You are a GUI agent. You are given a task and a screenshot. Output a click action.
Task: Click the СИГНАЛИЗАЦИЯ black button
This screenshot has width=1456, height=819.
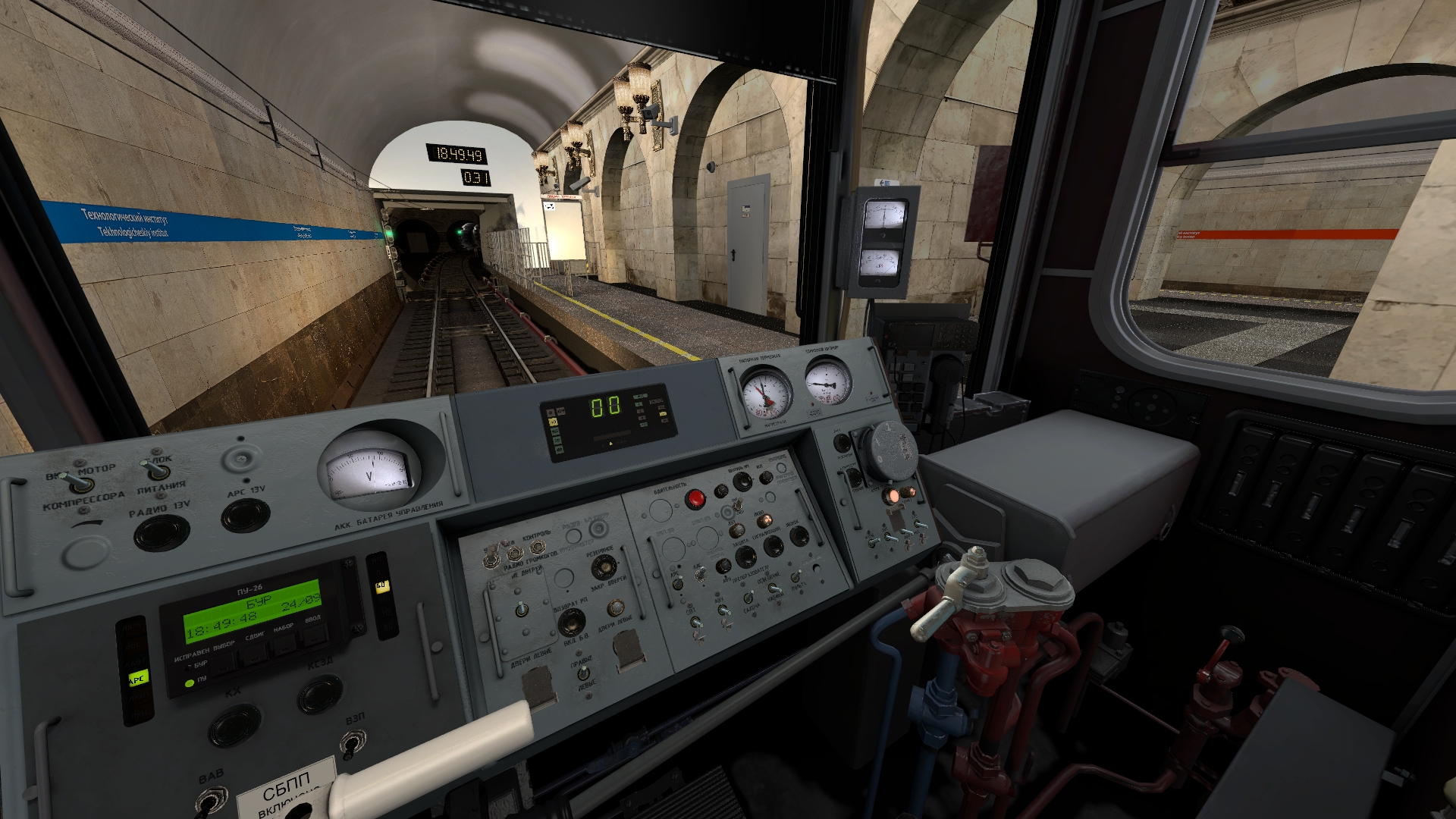tap(773, 545)
